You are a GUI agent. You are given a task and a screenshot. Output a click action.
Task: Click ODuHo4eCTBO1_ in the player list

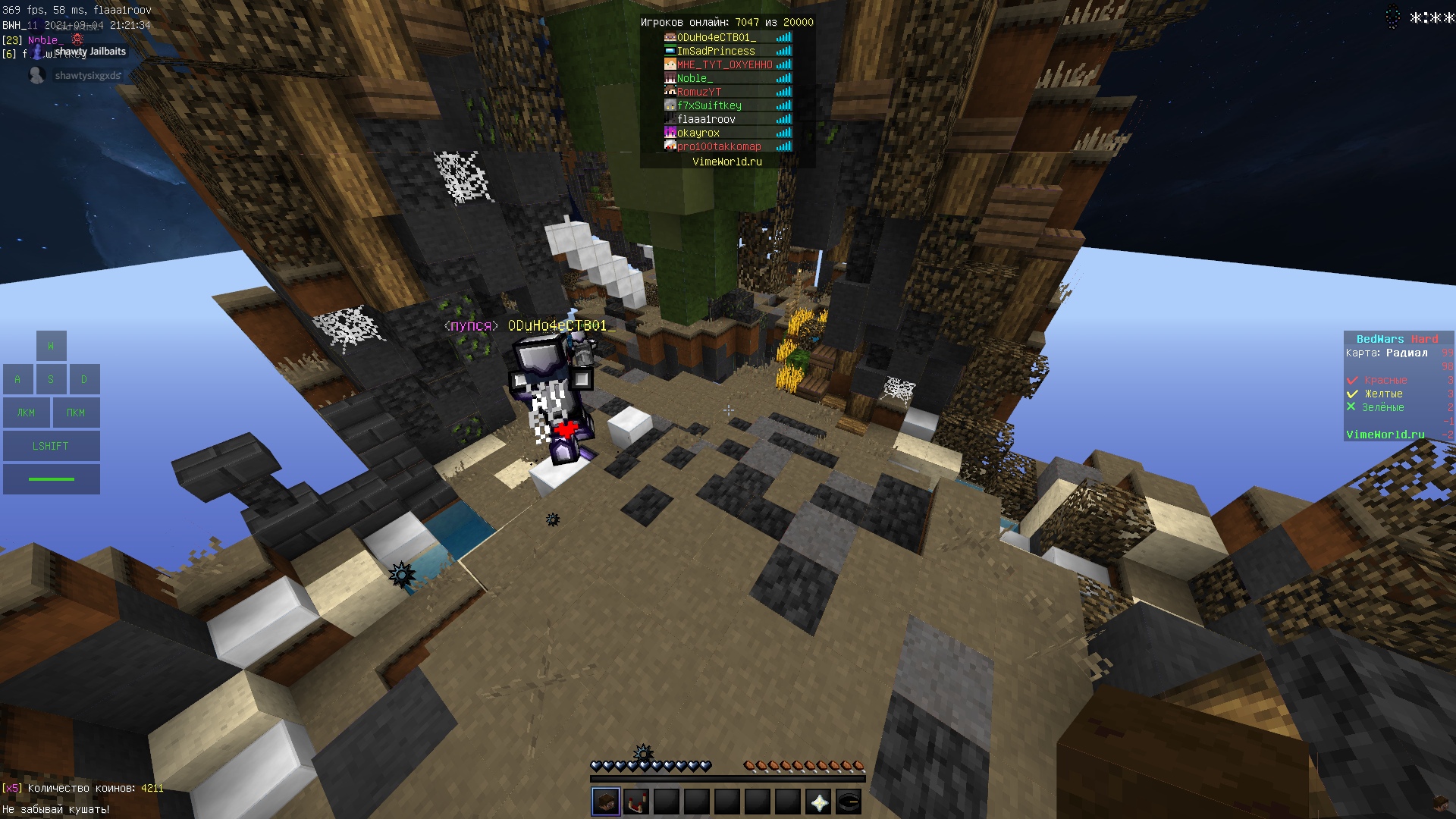point(716,37)
